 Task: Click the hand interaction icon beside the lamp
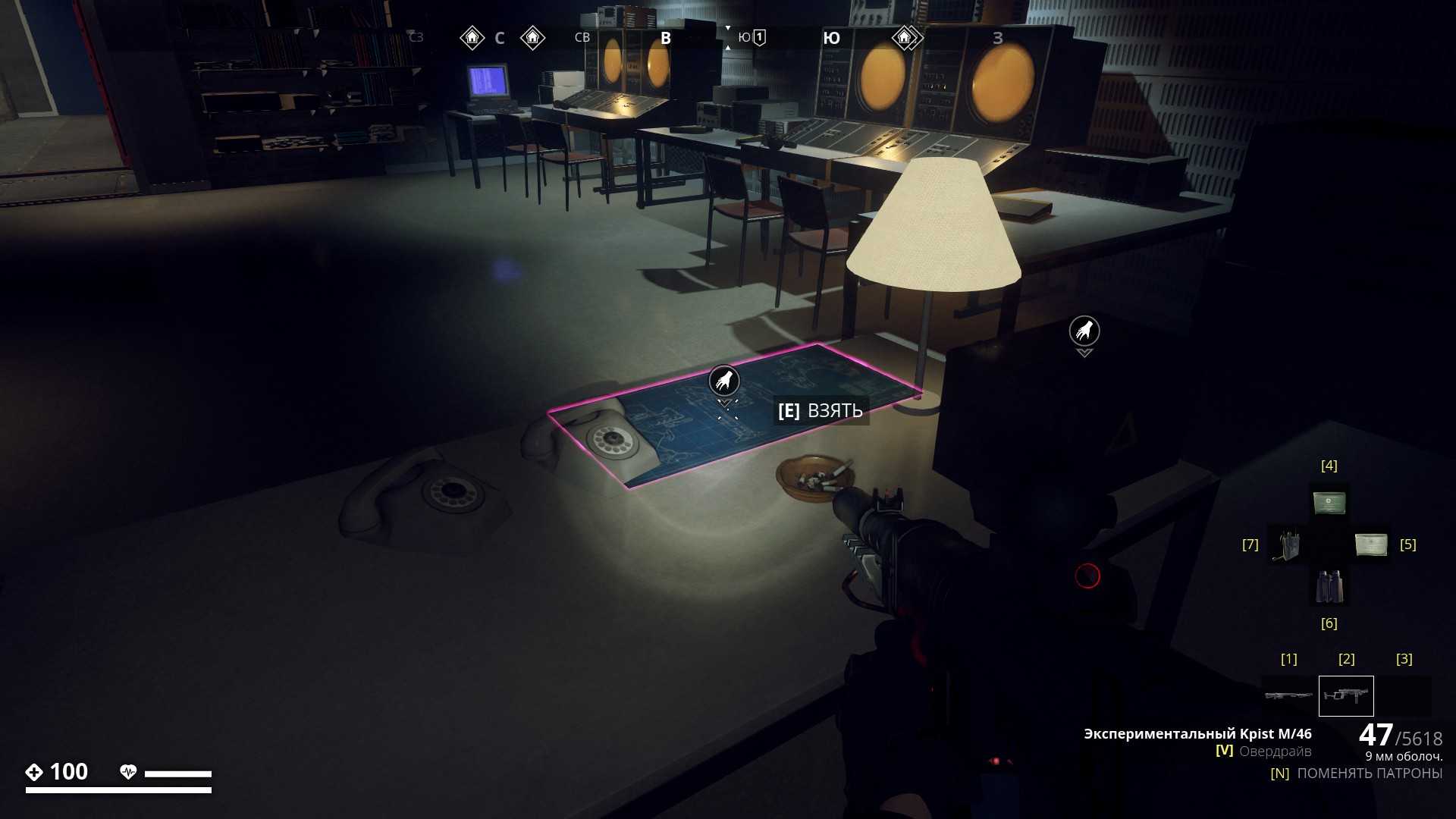1084,331
